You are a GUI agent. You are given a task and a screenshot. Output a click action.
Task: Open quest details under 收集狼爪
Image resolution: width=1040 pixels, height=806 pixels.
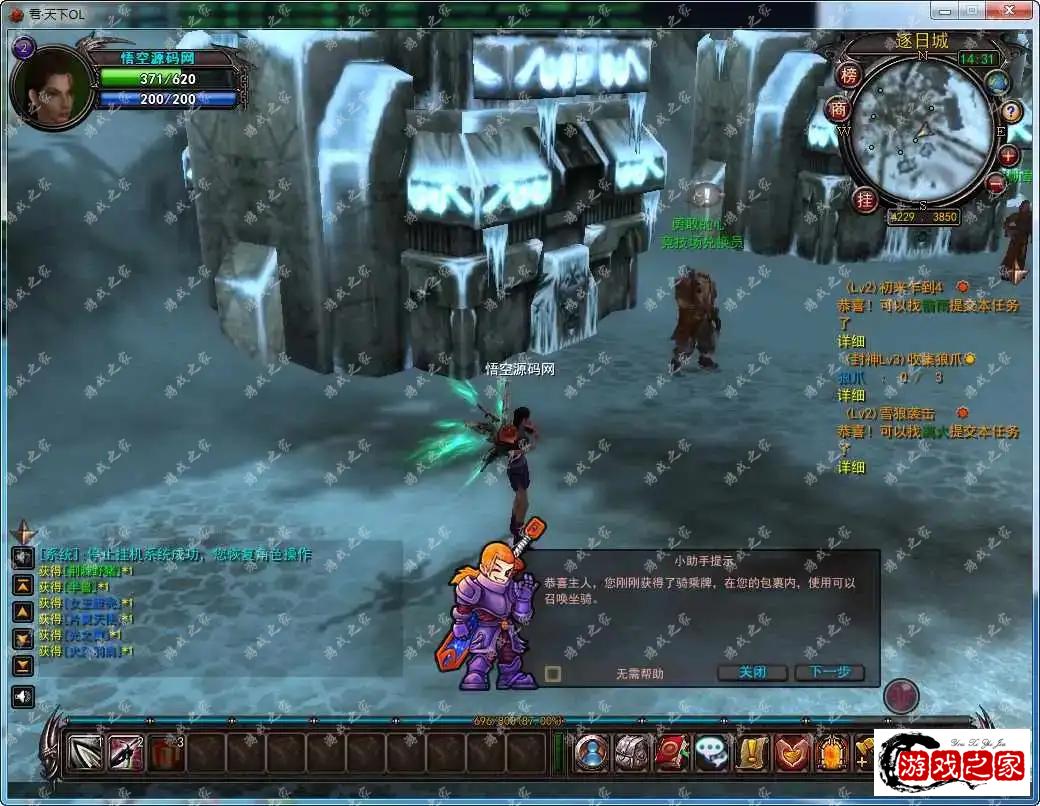[851, 395]
